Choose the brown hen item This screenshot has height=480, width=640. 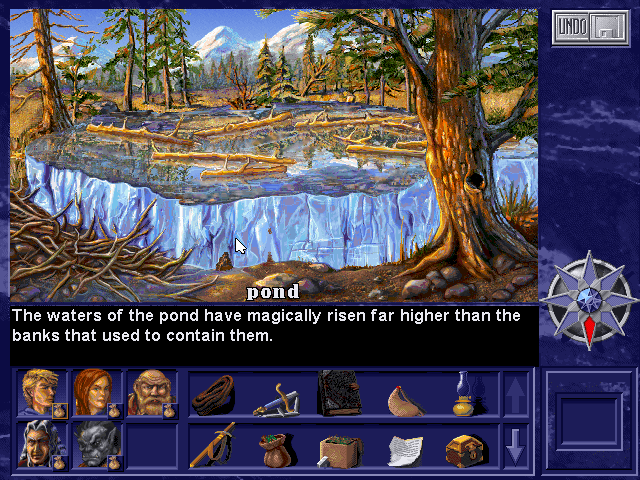point(404,397)
